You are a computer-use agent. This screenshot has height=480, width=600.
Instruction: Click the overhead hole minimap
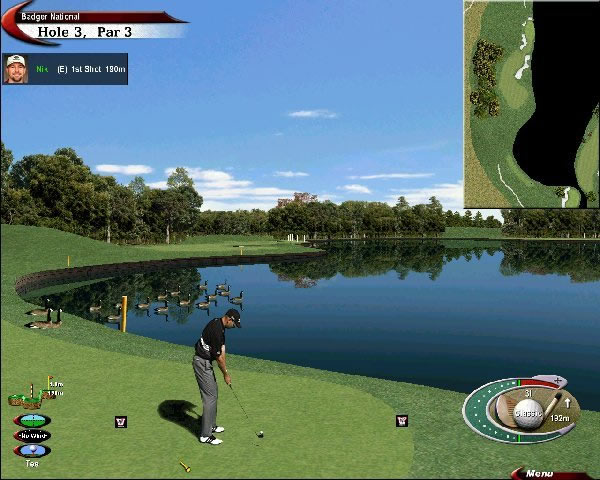click(x=530, y=103)
